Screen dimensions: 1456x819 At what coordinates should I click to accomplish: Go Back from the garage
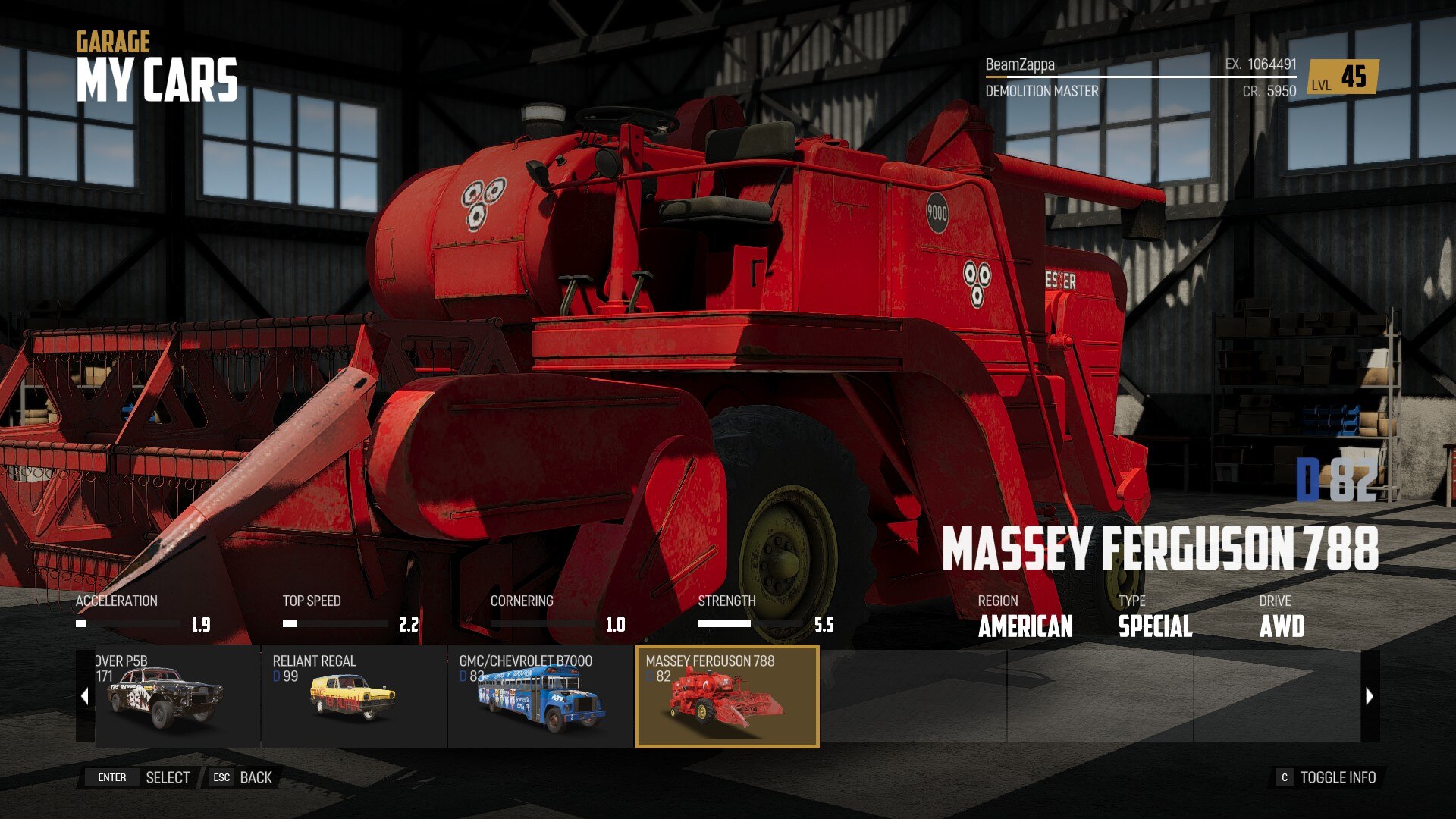(x=243, y=777)
